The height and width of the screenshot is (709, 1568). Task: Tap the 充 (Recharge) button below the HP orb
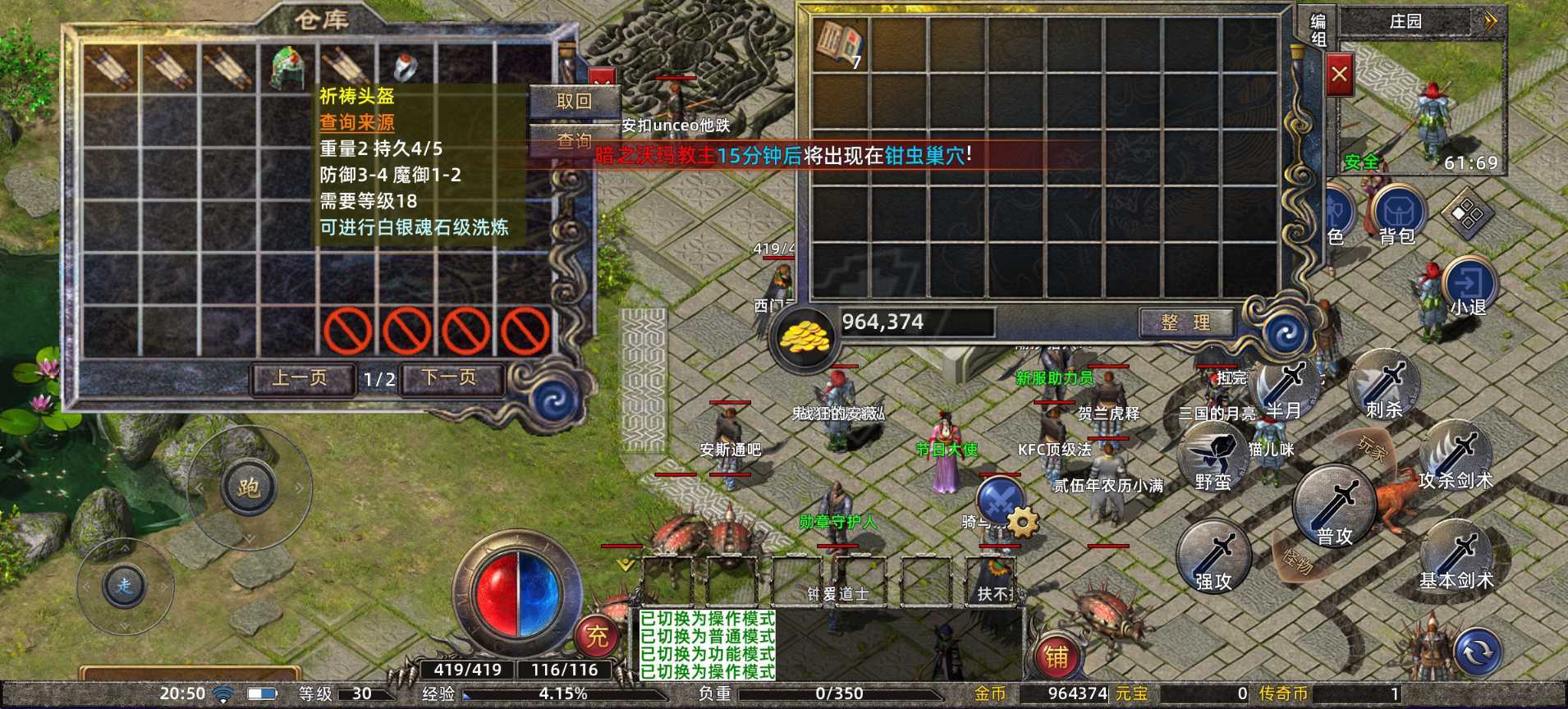coord(598,636)
